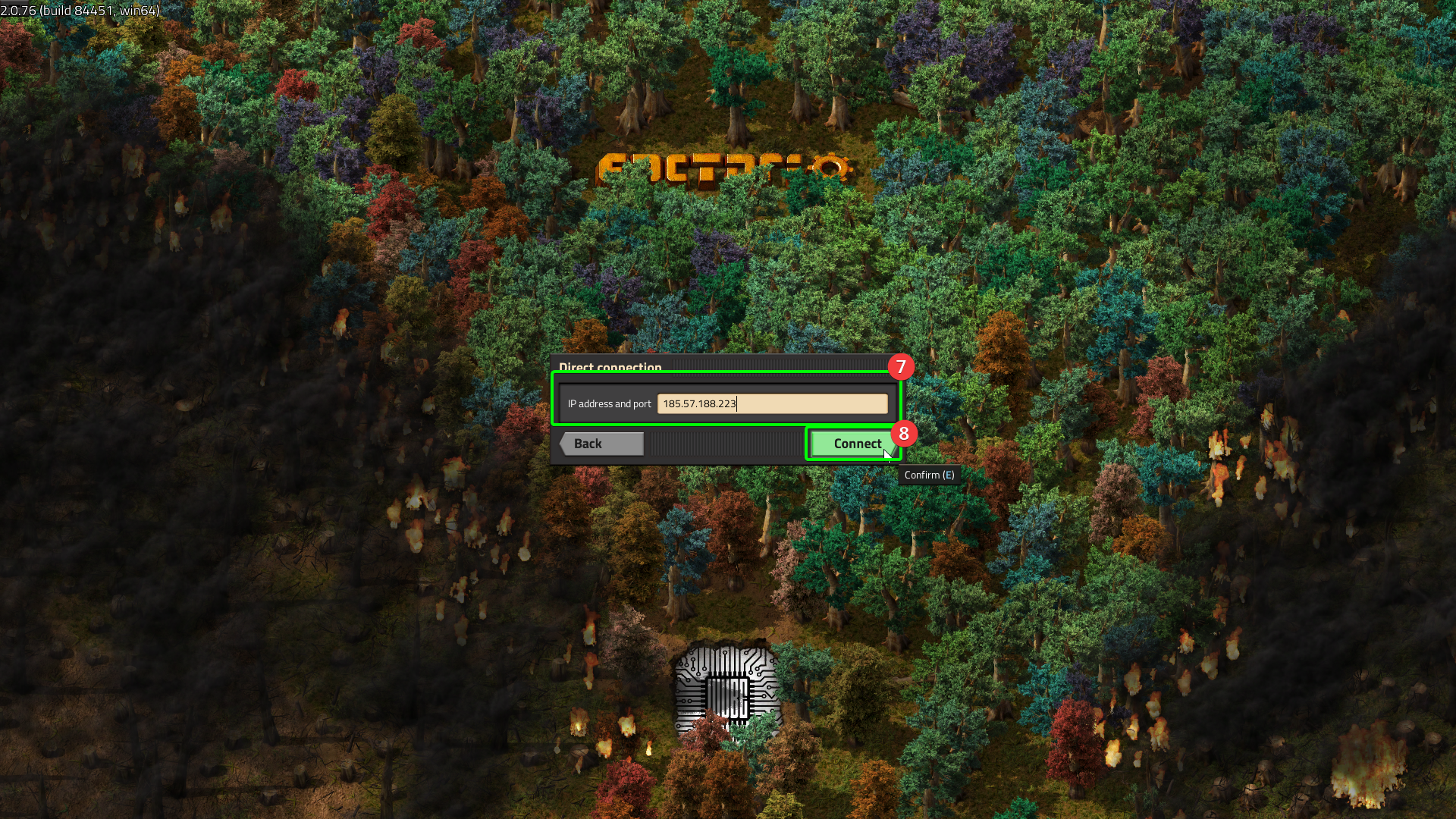Click the Confirm (E) tooltip
Viewport: 1456px width, 819px height.
click(x=929, y=473)
